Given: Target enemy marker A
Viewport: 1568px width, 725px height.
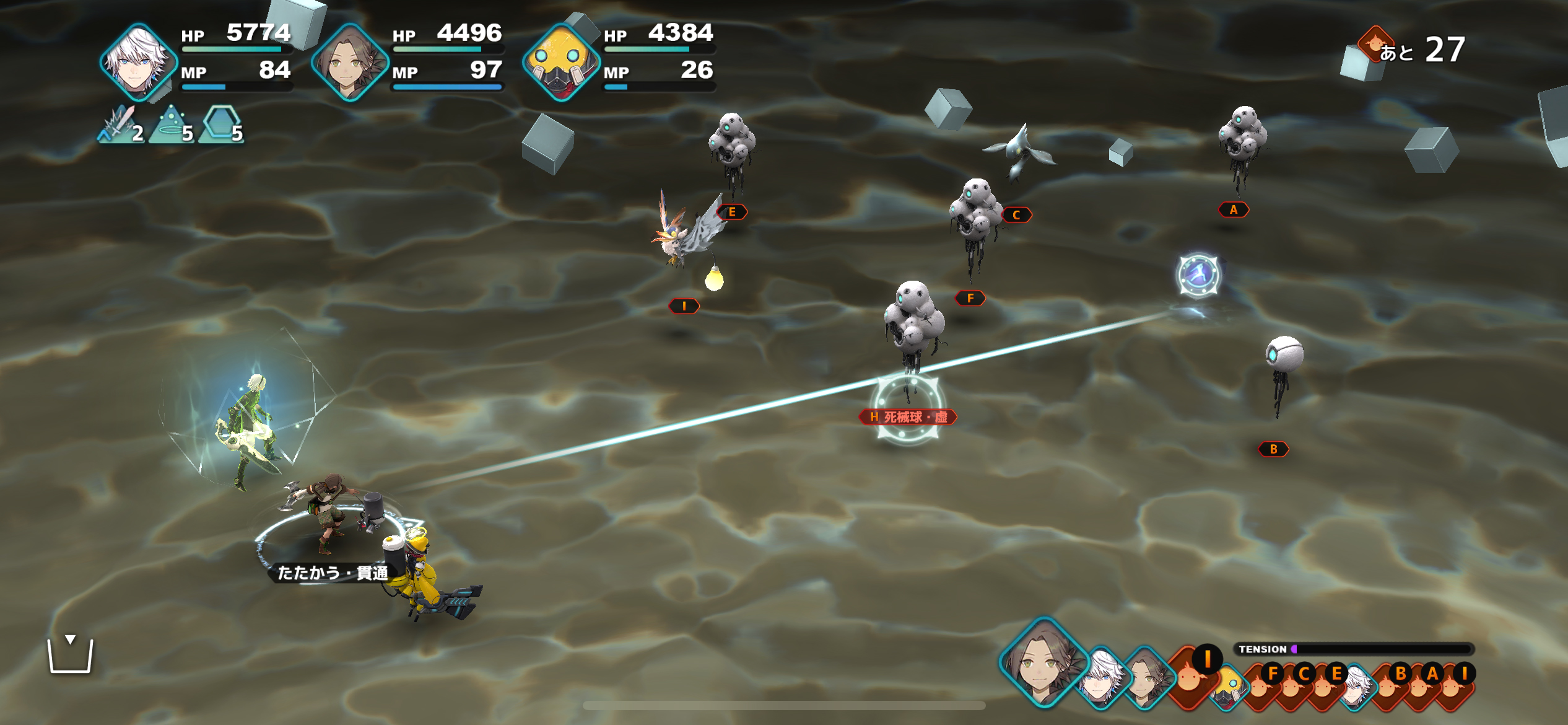Looking at the screenshot, I should tap(1233, 210).
